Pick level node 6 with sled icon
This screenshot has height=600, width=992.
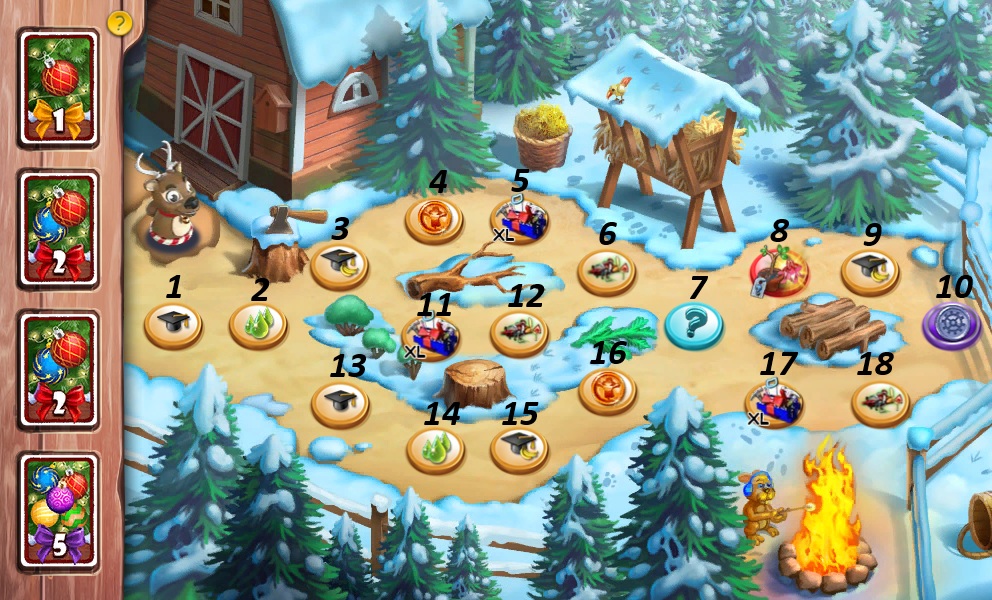point(606,271)
